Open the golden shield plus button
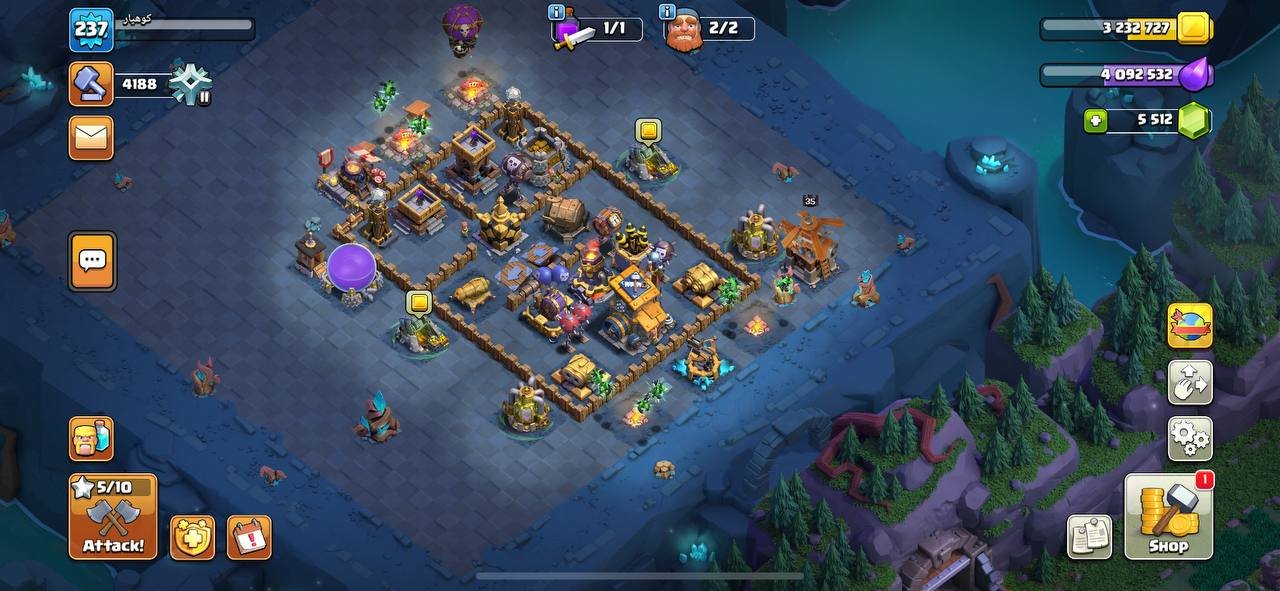This screenshot has width=1280, height=591. (x=192, y=537)
